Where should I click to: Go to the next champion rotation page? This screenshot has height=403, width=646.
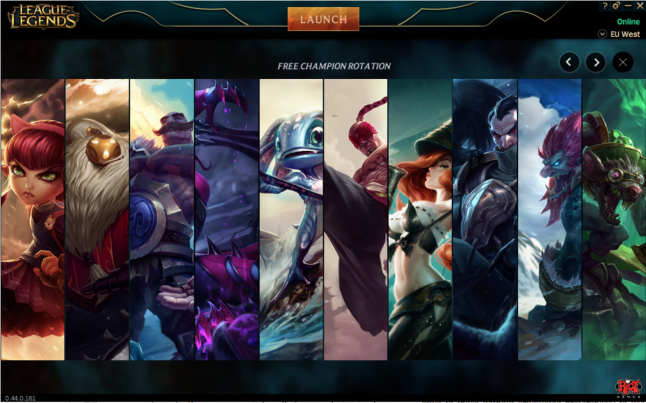click(x=596, y=62)
